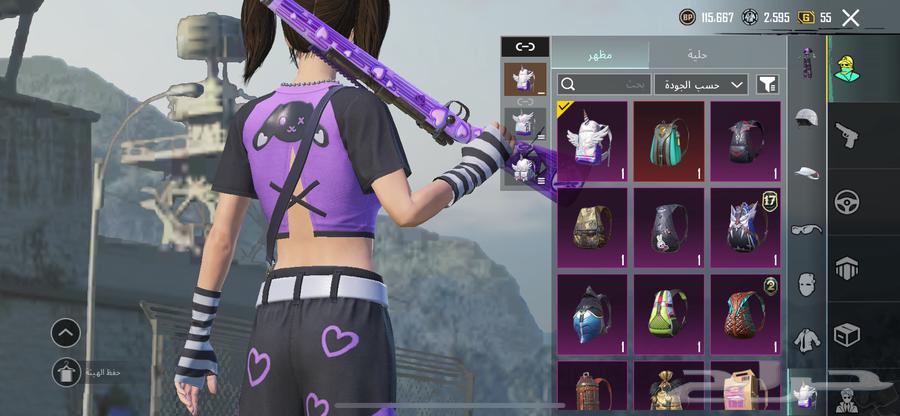Viewport: 900px width, 416px height.
Task: Open the steering wheel vehicles section
Action: [x=846, y=200]
